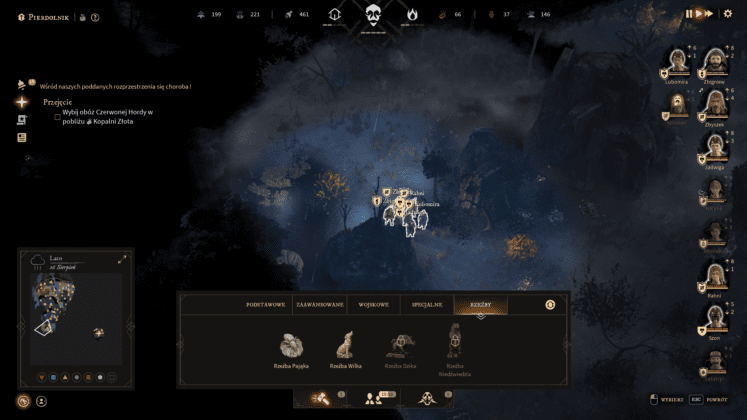Open the Zaawansowane build tab

point(320,304)
